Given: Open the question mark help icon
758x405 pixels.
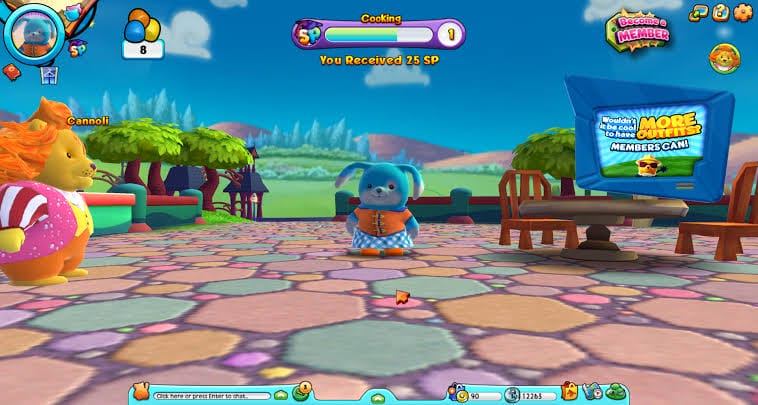Looking at the screenshot, I should click(720, 13).
